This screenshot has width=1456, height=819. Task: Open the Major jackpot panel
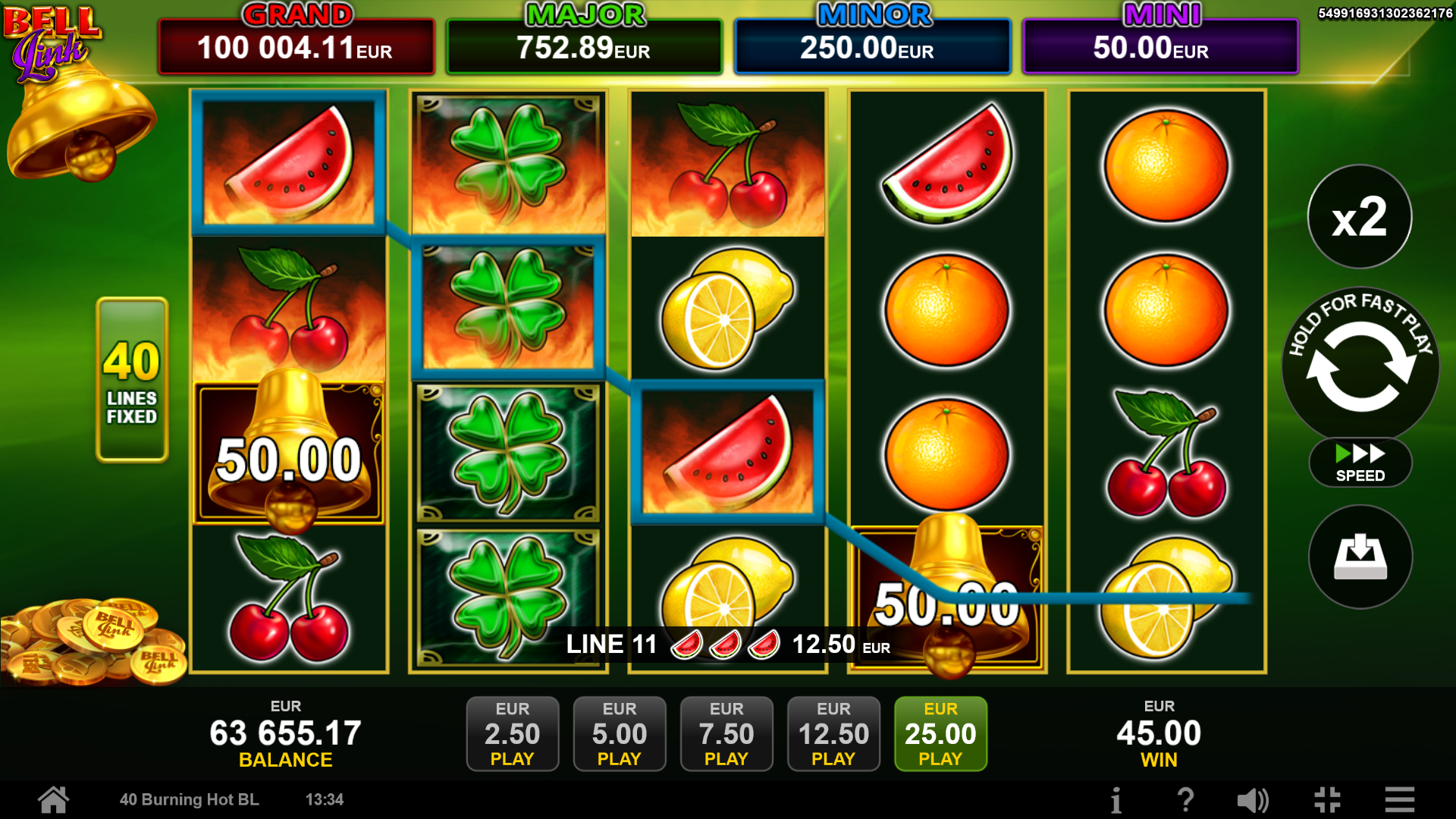[x=584, y=47]
